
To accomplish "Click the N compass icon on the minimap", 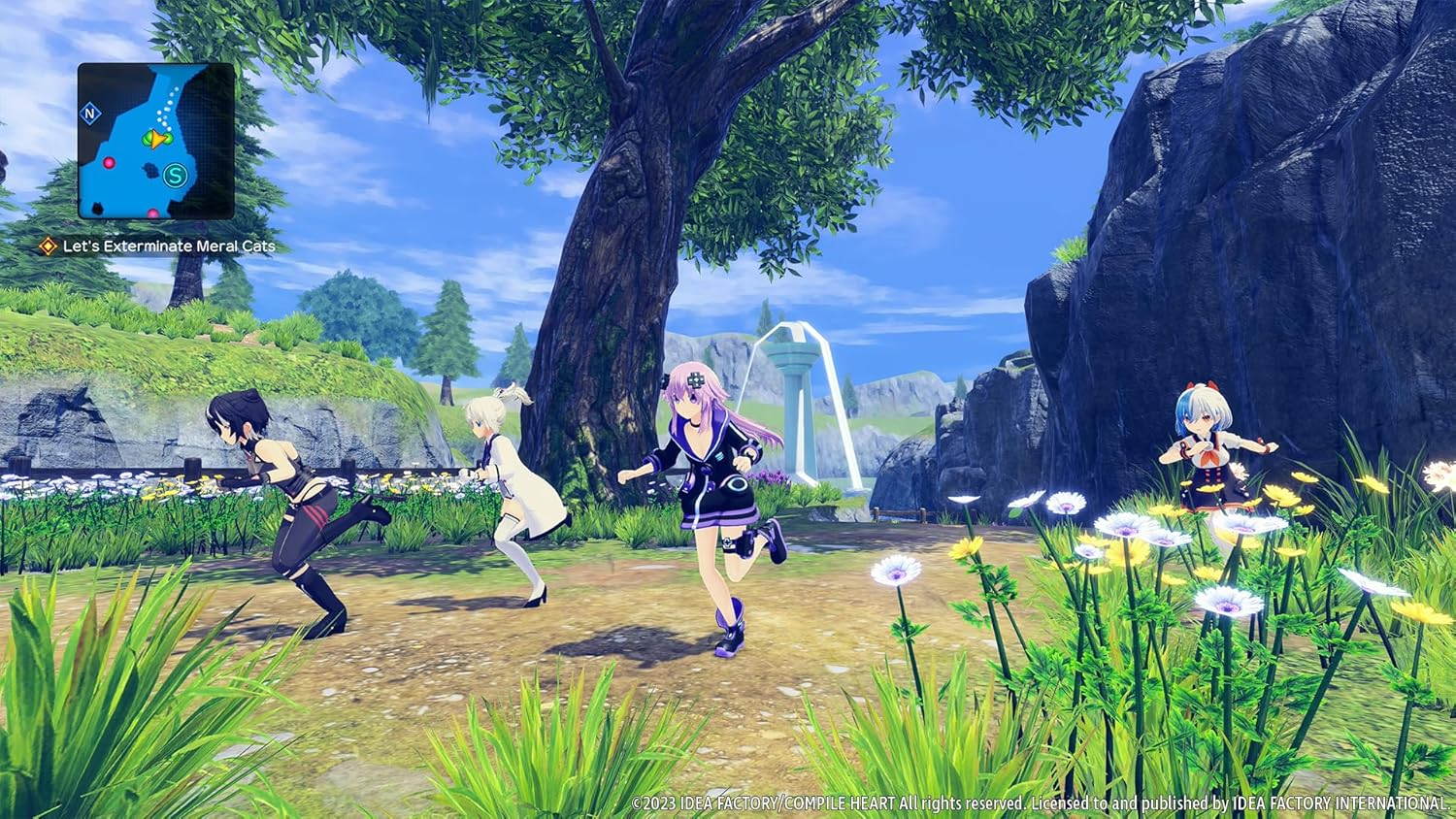I will coord(90,114).
